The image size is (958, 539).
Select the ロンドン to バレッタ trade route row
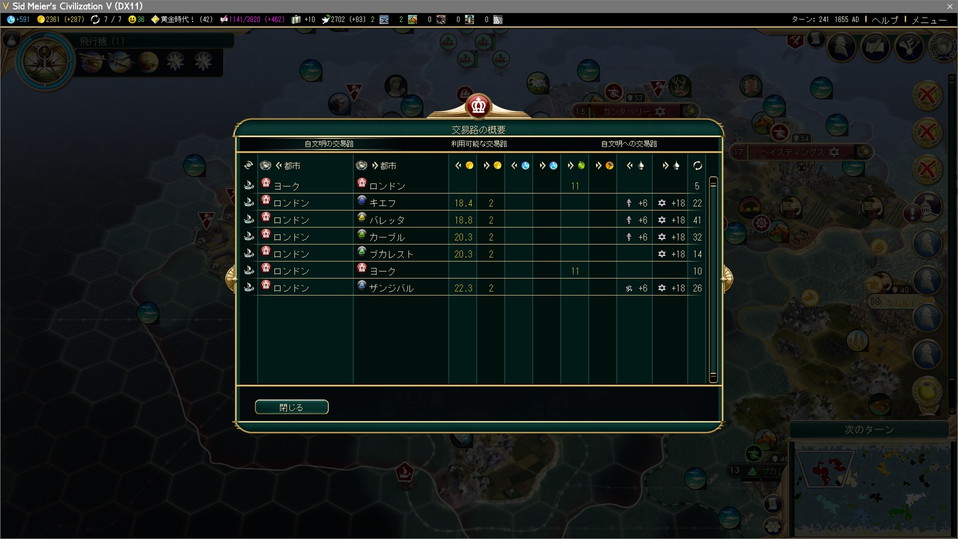478,220
